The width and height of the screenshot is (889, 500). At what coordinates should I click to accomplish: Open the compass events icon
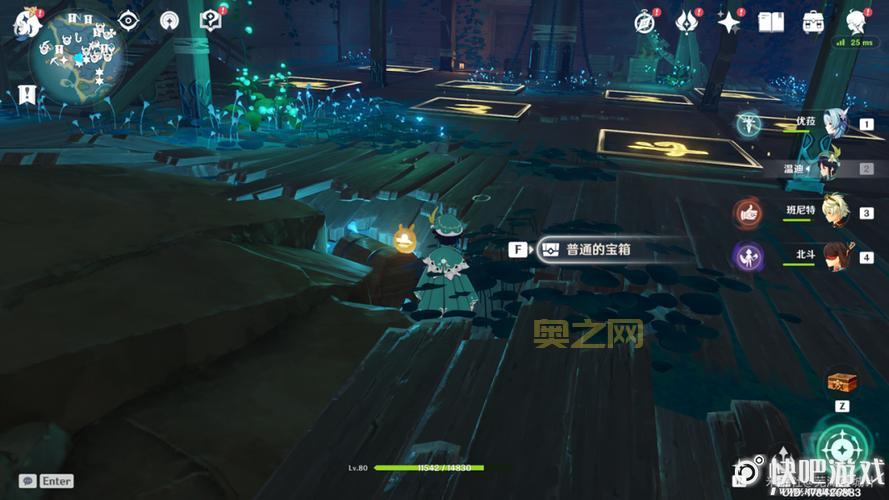pyautogui.click(x=645, y=21)
